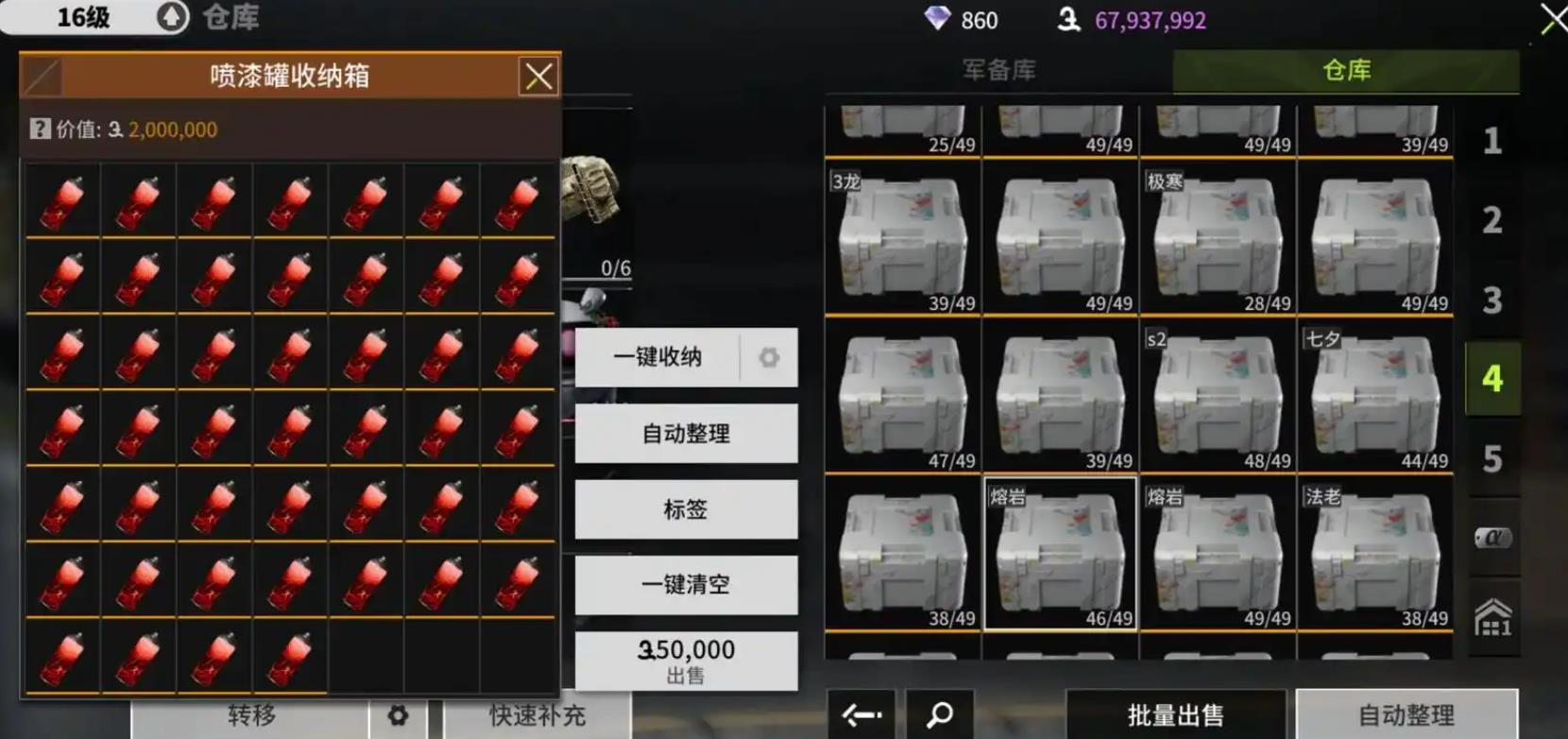
Task: Select the alpha dog-tag icon in right sidebar
Action: coord(1492,539)
